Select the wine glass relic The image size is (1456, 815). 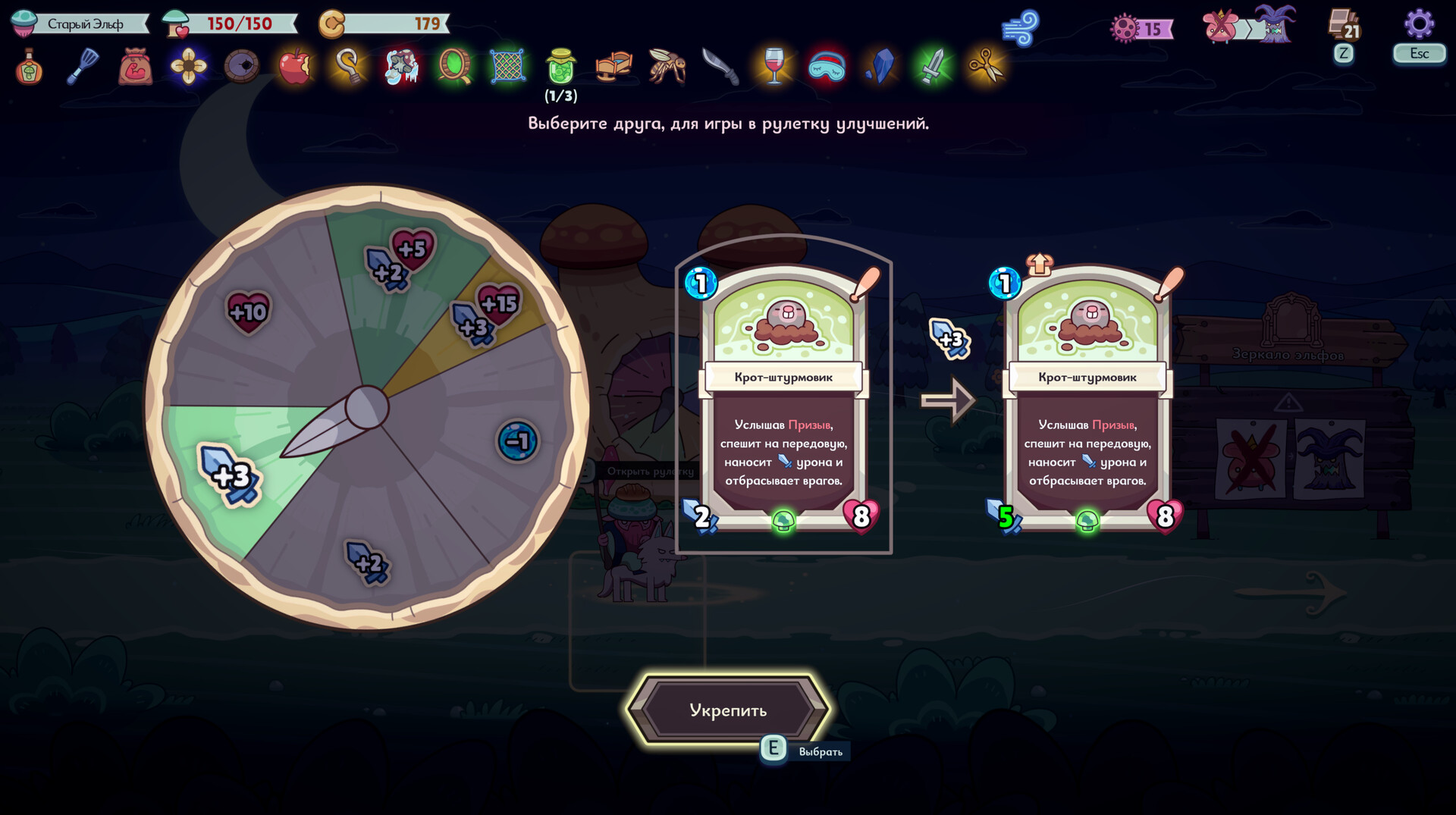pyautogui.click(x=773, y=67)
